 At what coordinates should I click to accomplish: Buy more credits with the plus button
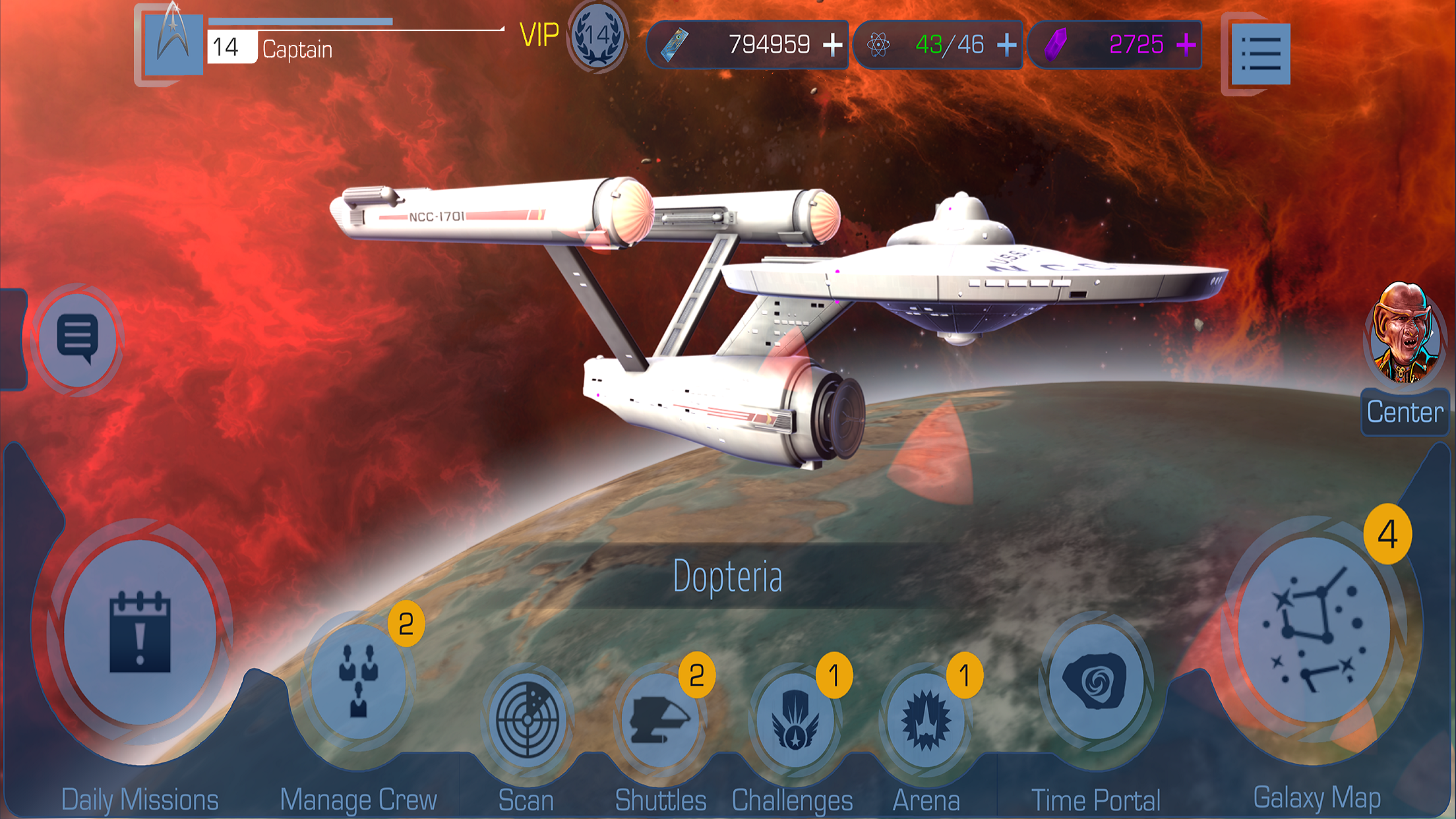(833, 44)
